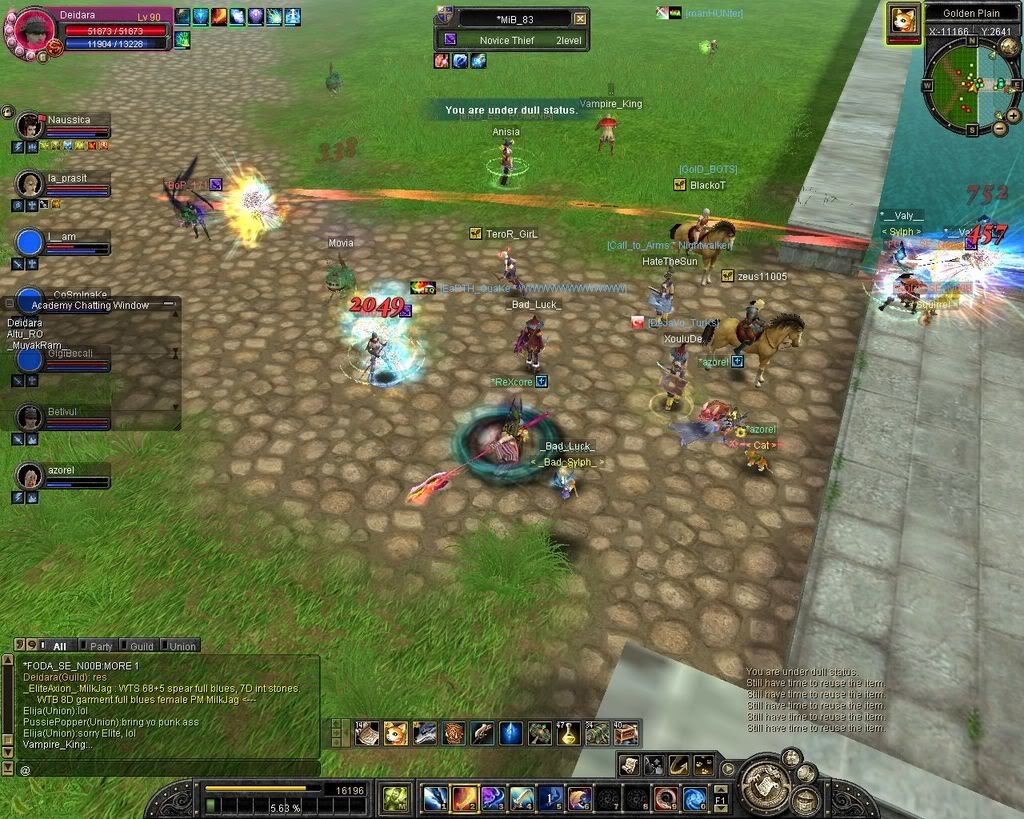Zoom out on the minimap
This screenshot has width=1024, height=819.
coord(1000,126)
